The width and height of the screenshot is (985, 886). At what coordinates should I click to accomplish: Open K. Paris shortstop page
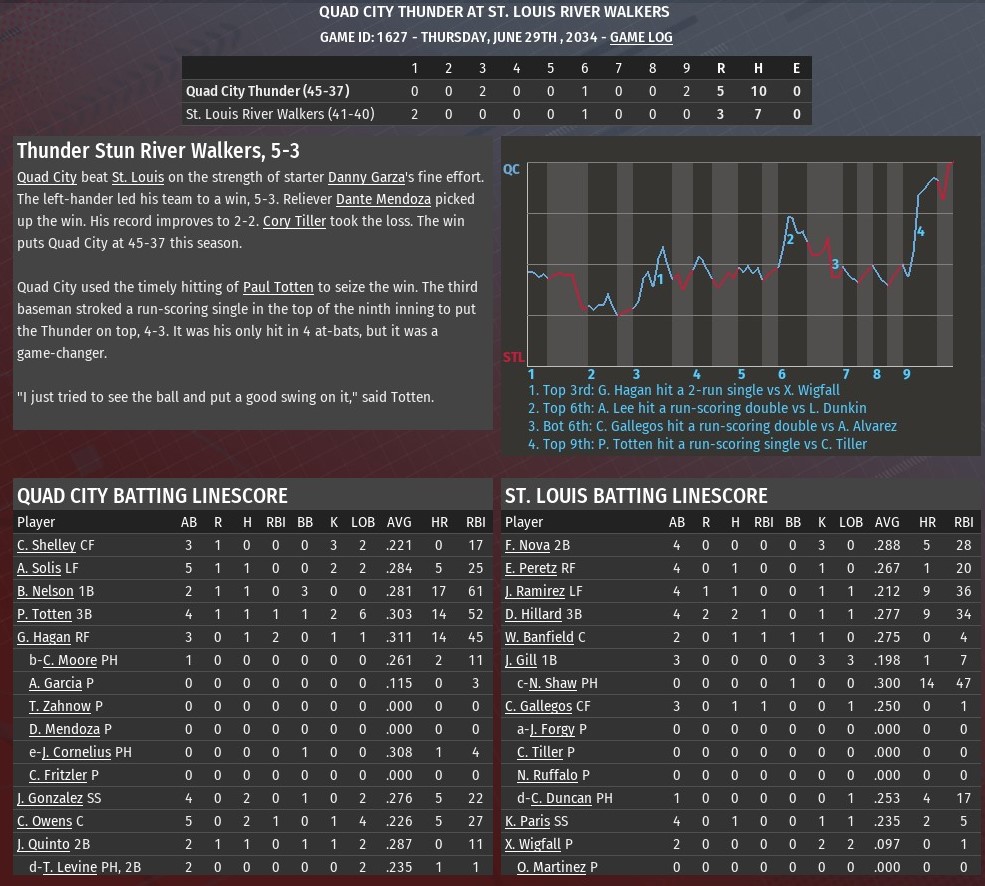(528, 821)
